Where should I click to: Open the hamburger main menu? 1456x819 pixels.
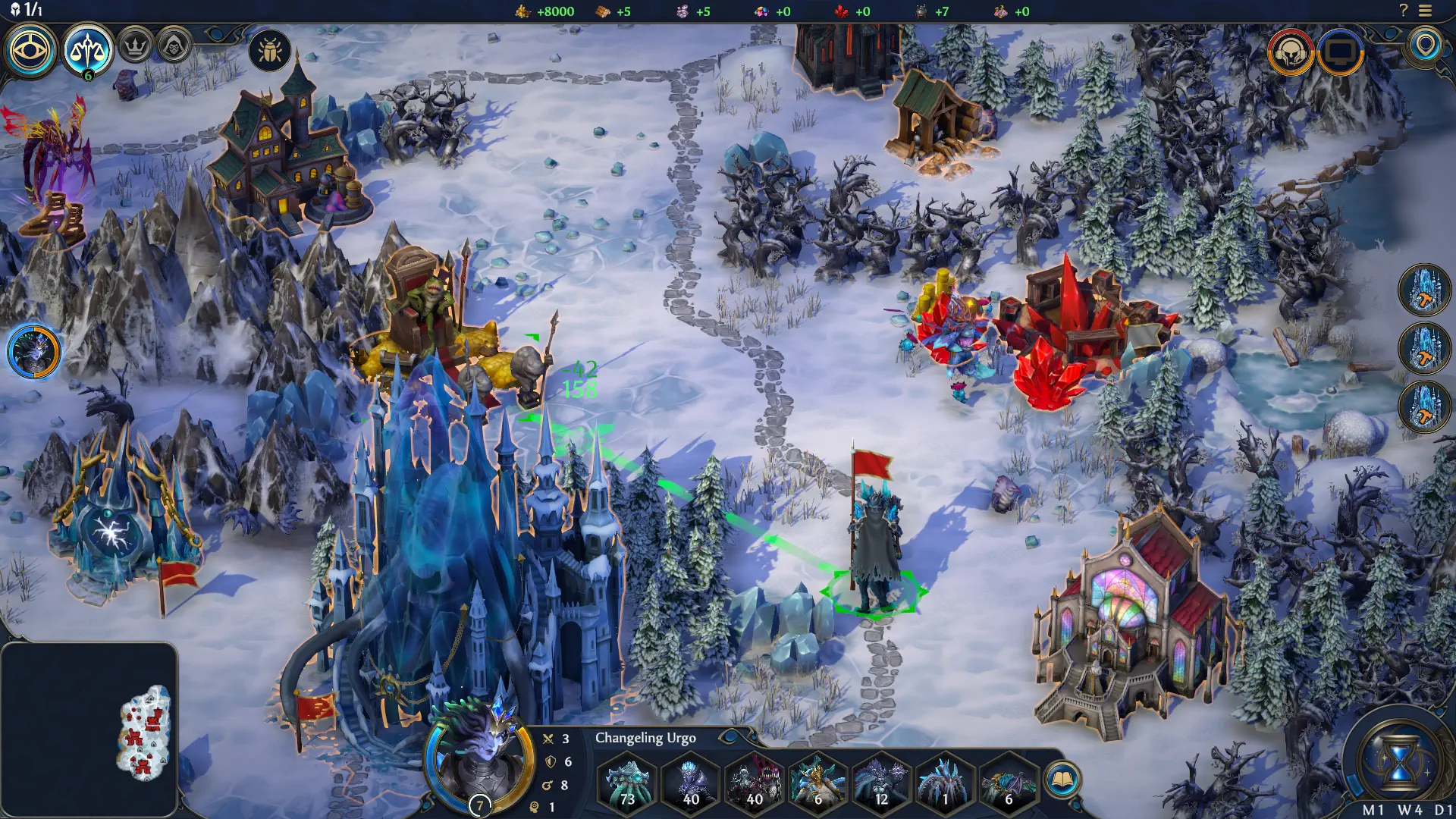[x=1426, y=11]
